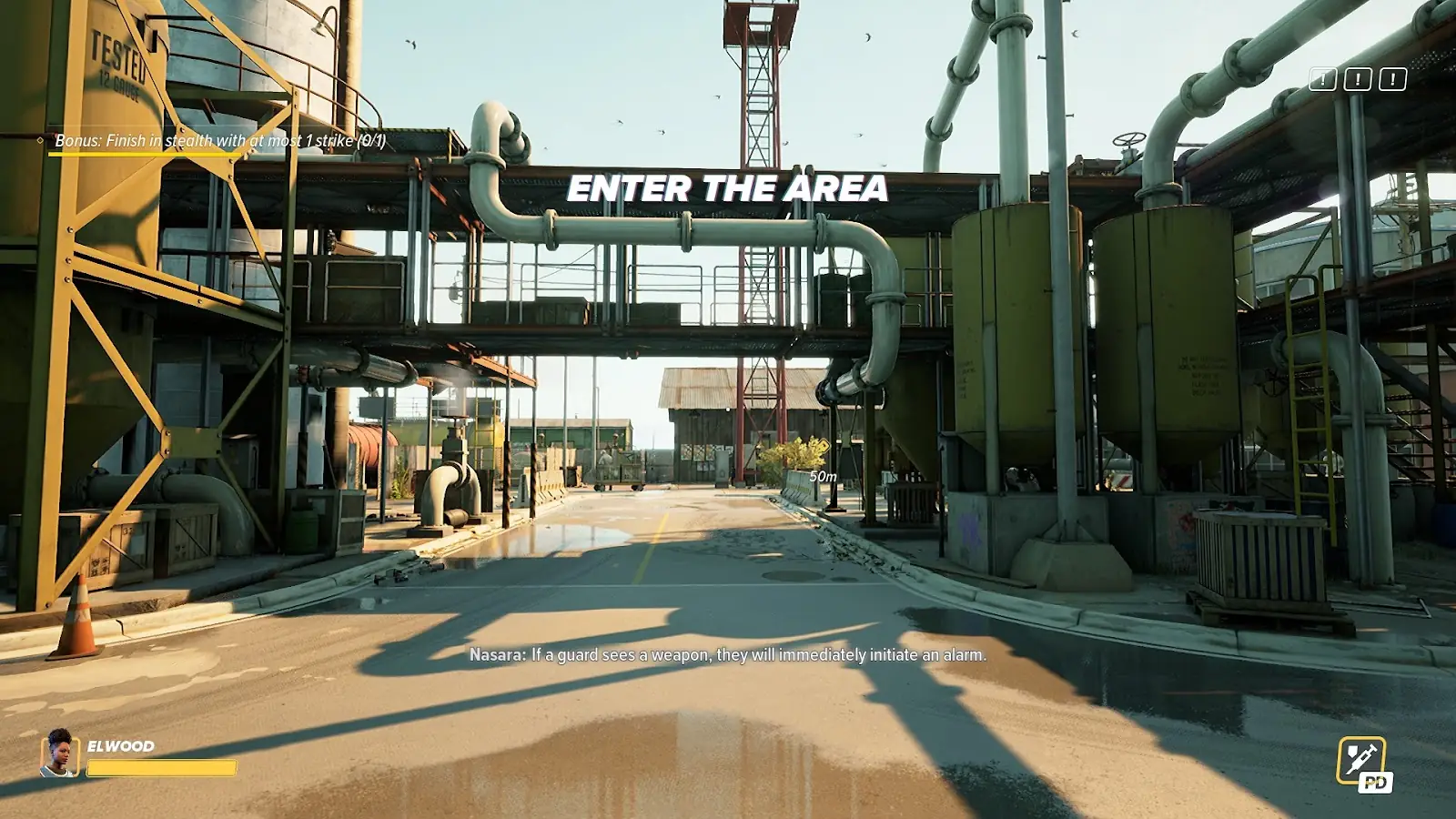Click the bonus stealth objective tracker

(219, 141)
